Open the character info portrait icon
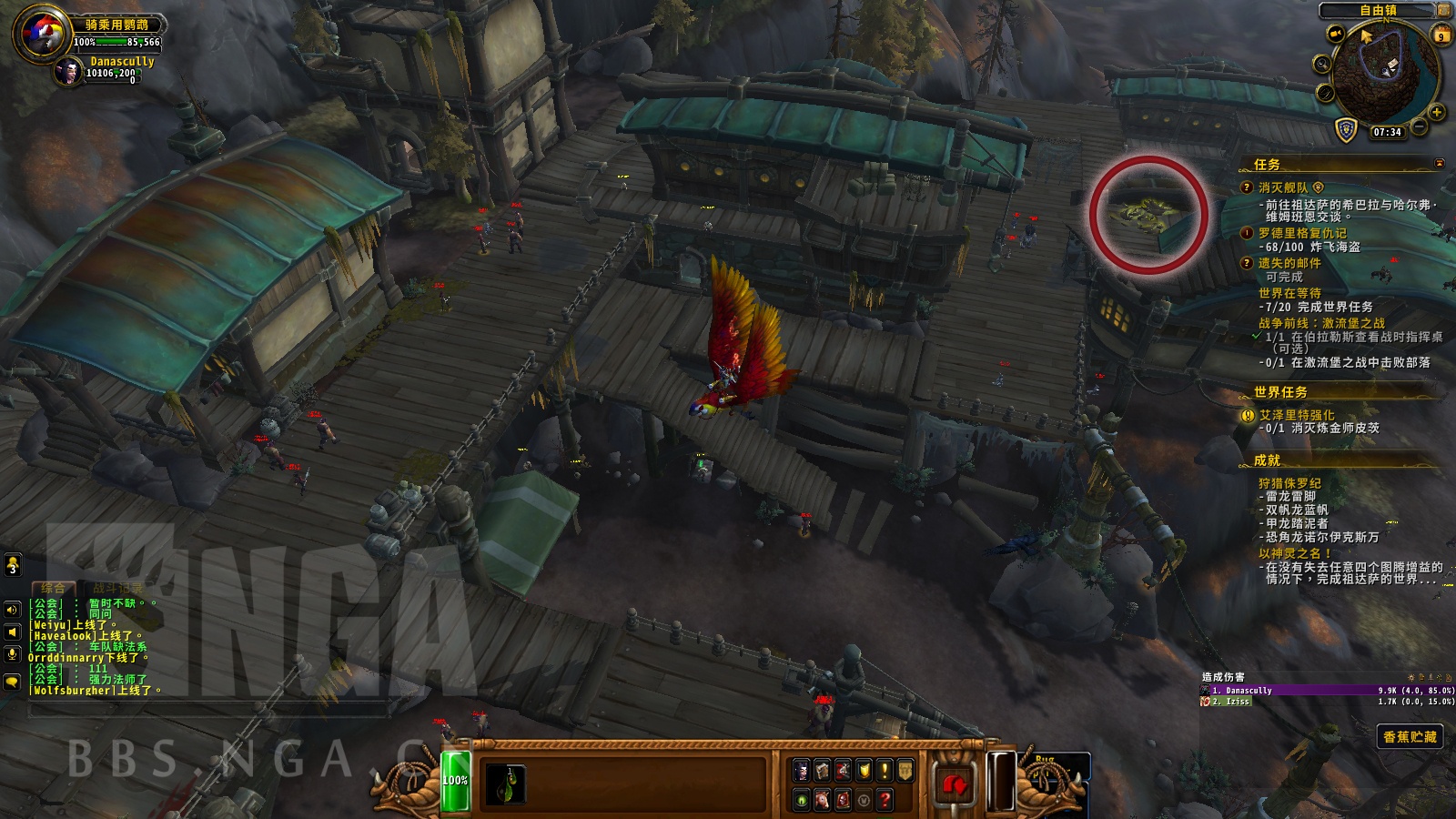1456x819 pixels. tap(801, 770)
